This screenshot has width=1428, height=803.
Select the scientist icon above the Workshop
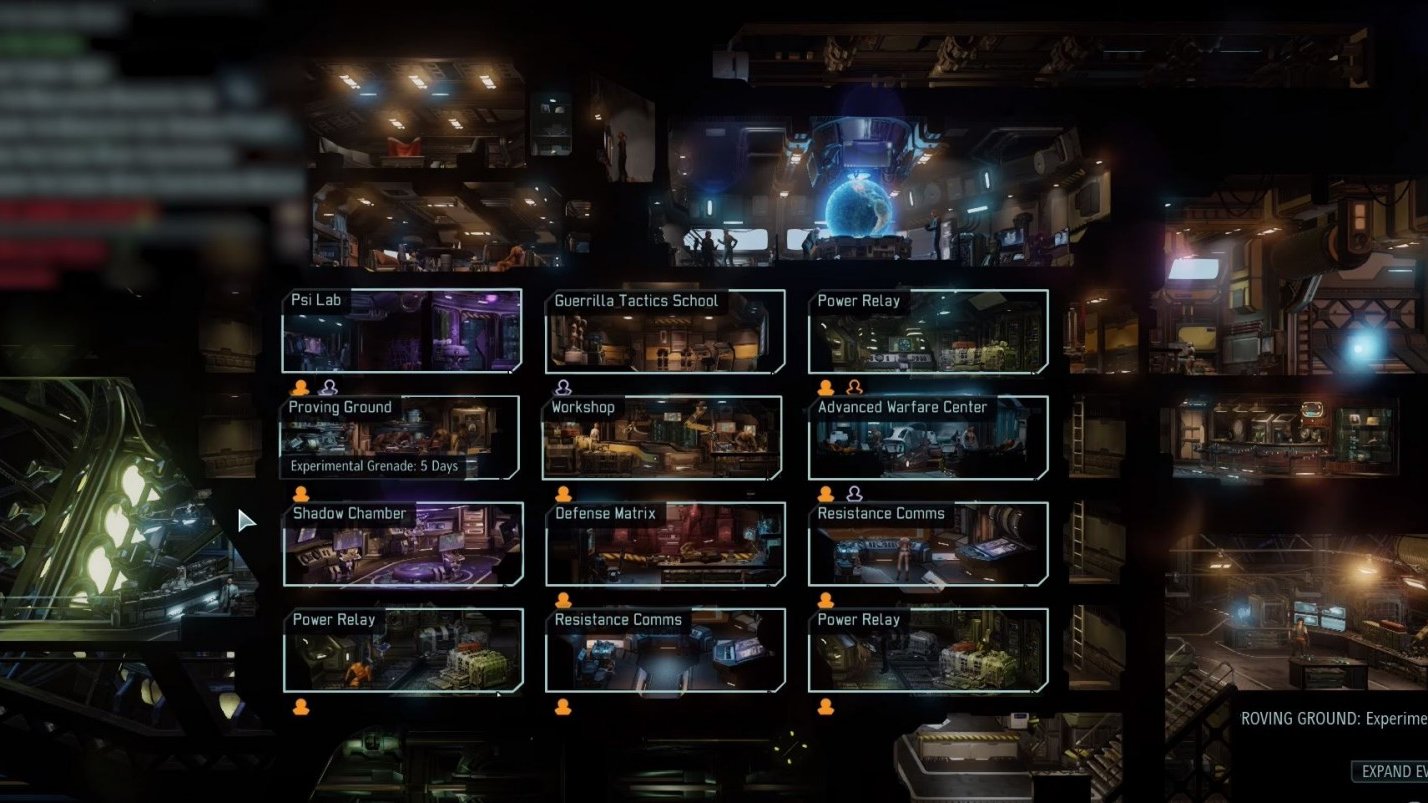tap(563, 389)
